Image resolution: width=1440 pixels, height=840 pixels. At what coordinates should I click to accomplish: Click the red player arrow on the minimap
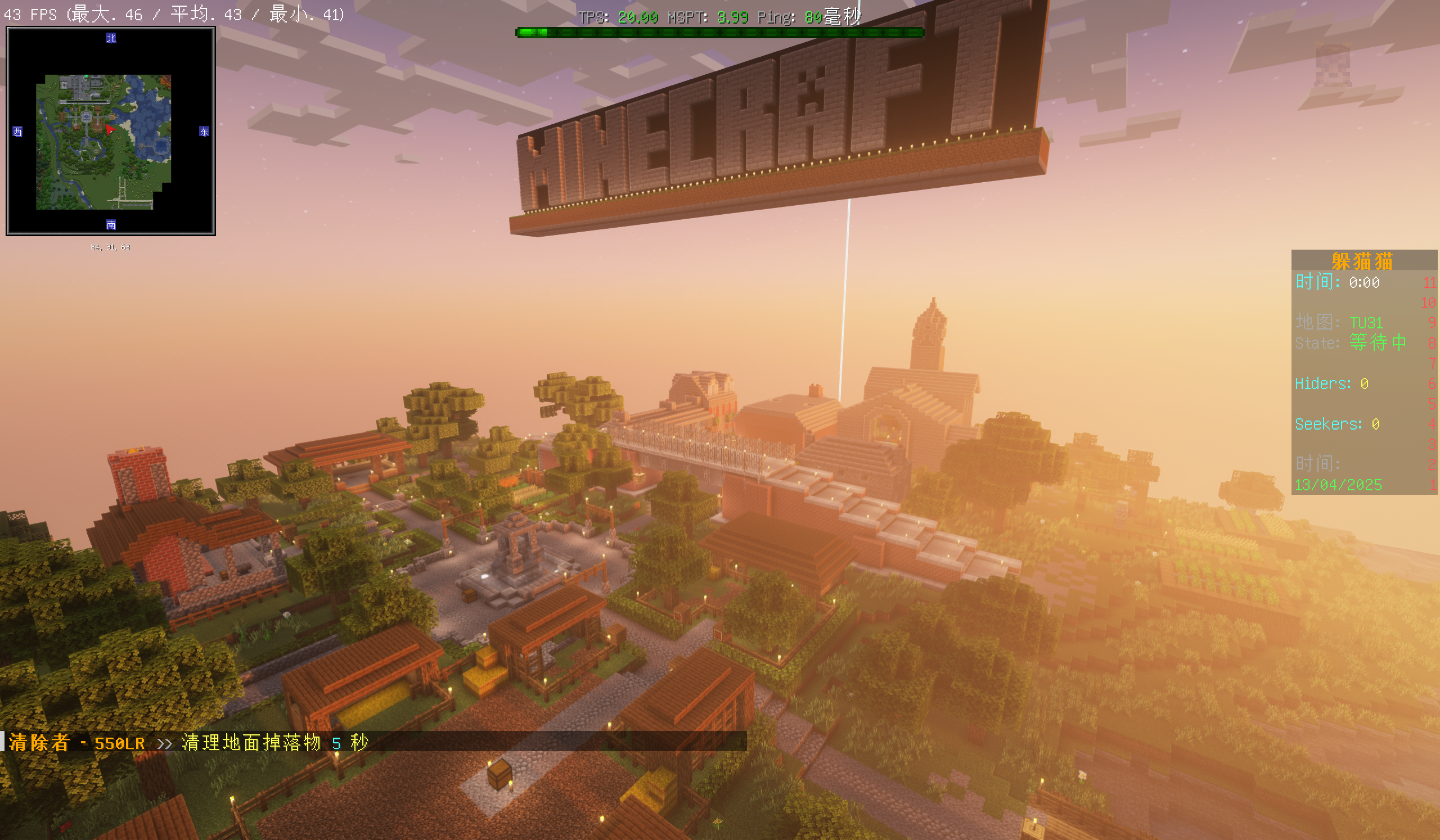pyautogui.click(x=110, y=130)
